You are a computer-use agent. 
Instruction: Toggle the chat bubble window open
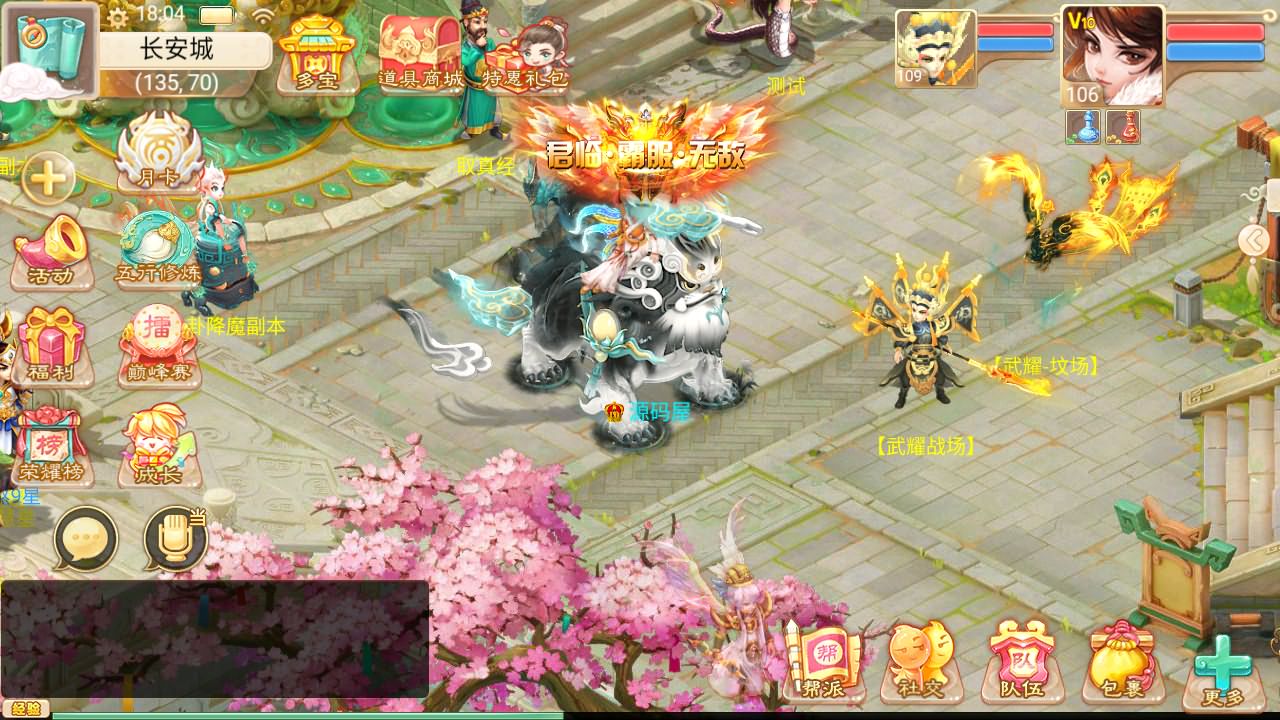click(86, 539)
